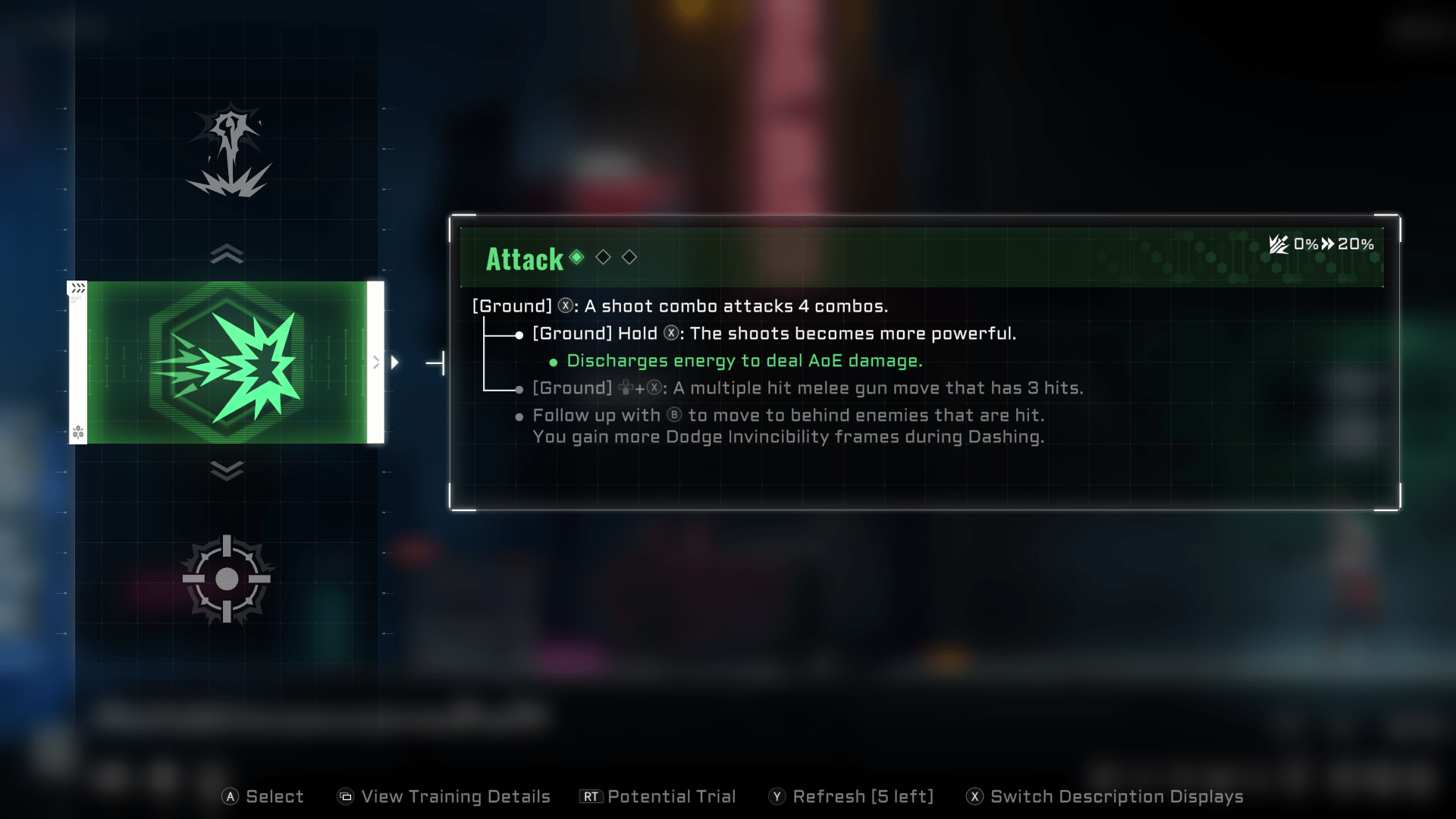
Task: Click the highlighted Attack burst skill icon
Action: coord(227,360)
